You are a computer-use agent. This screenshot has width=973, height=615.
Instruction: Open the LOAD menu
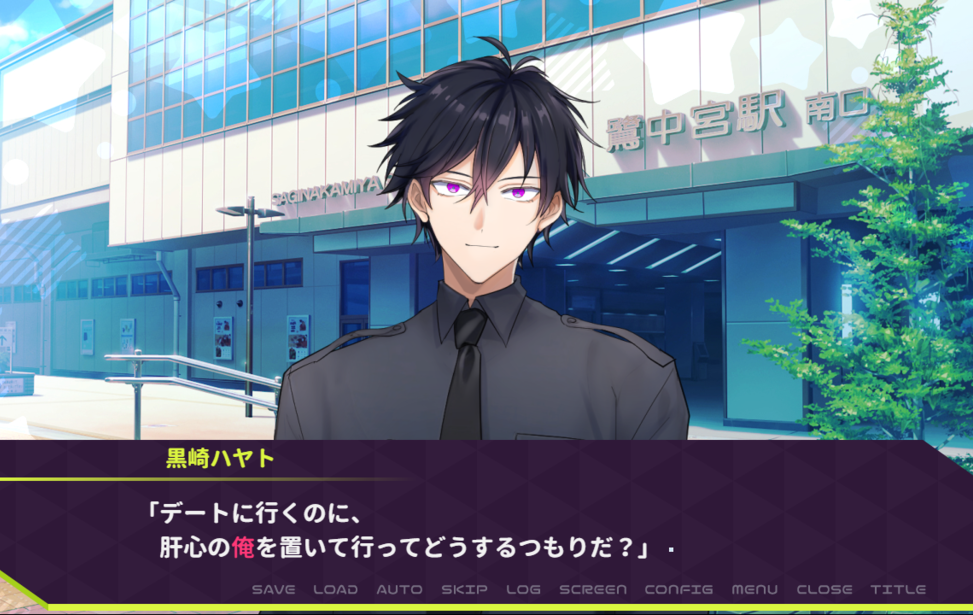tap(335, 589)
